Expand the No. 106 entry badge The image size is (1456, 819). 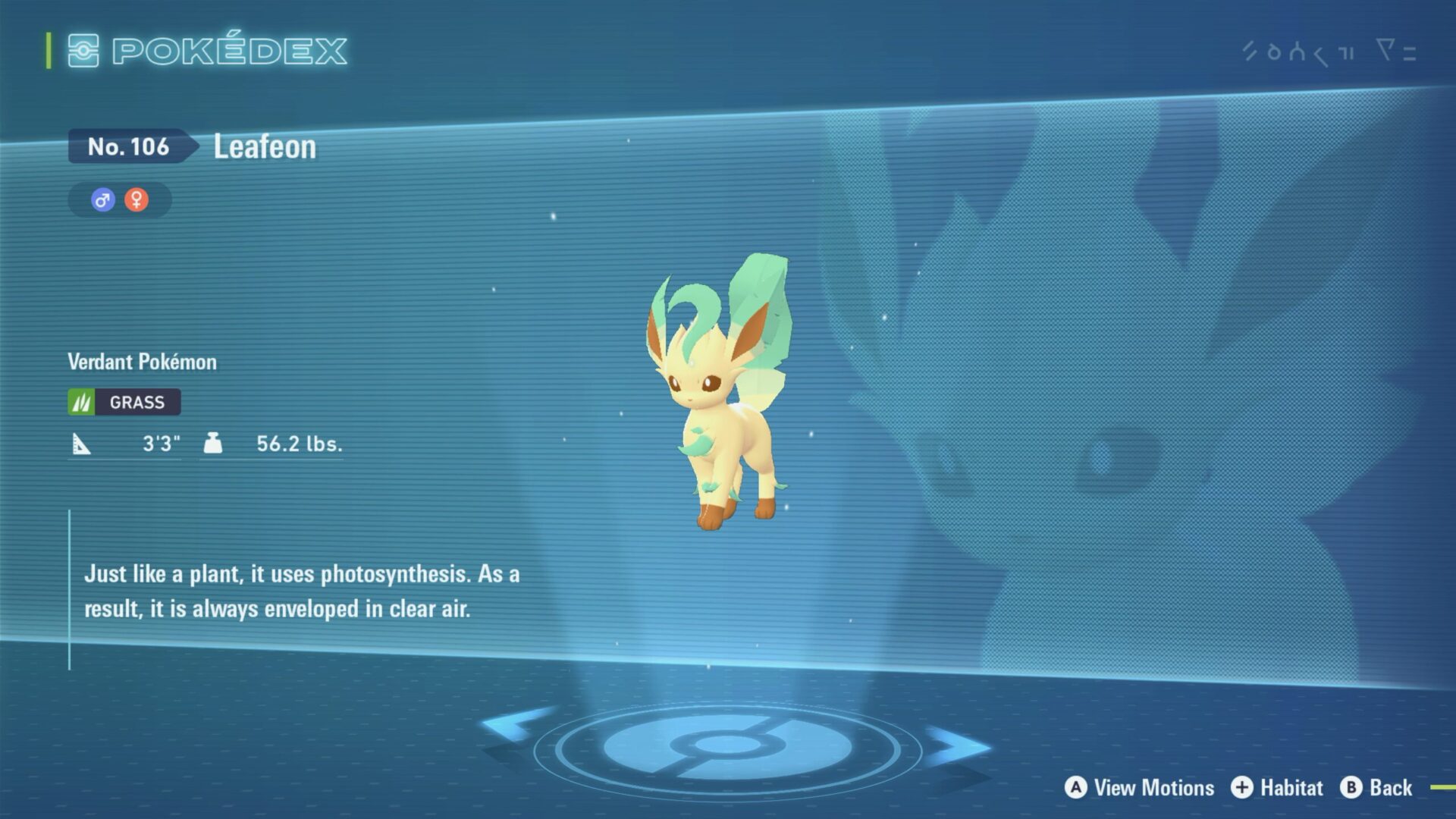coord(127,147)
